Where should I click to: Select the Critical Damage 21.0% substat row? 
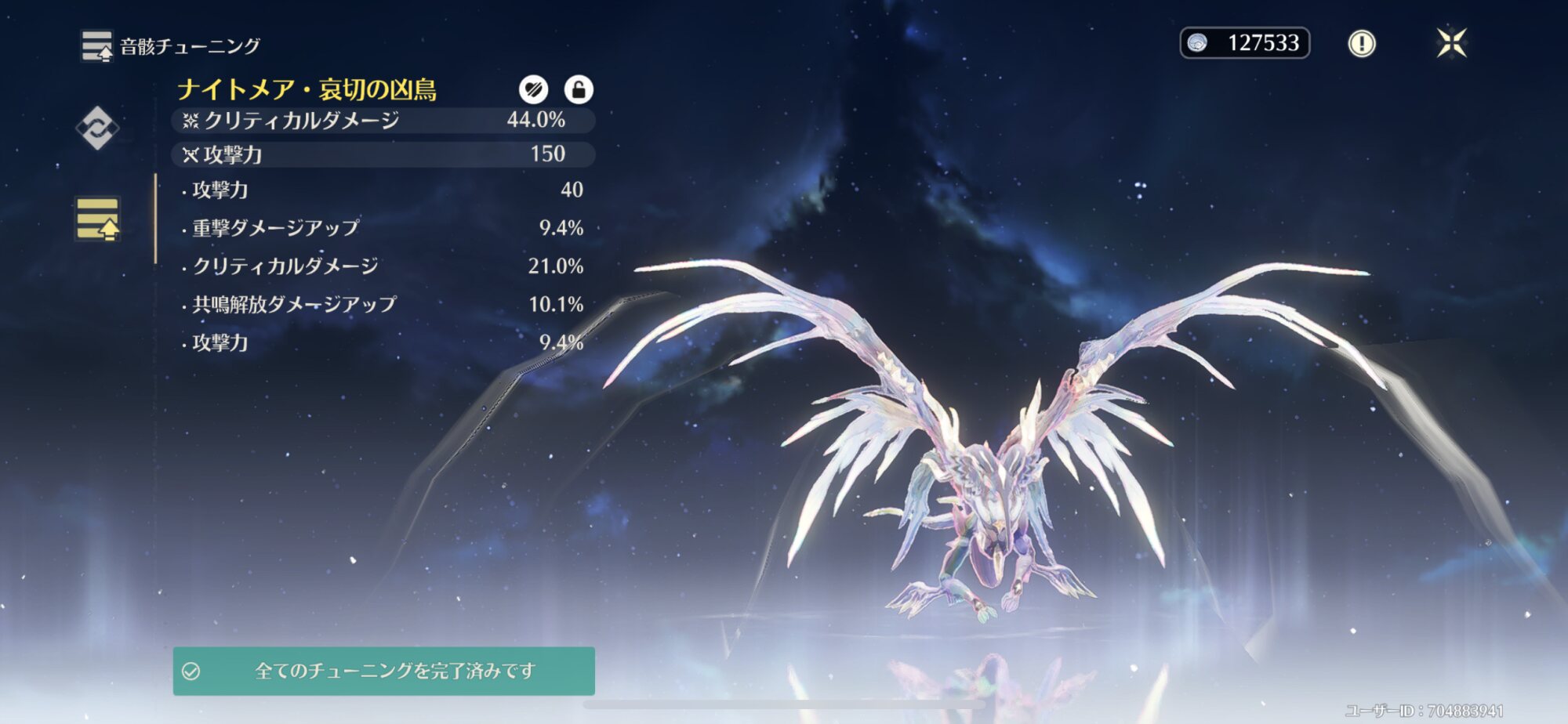[383, 266]
